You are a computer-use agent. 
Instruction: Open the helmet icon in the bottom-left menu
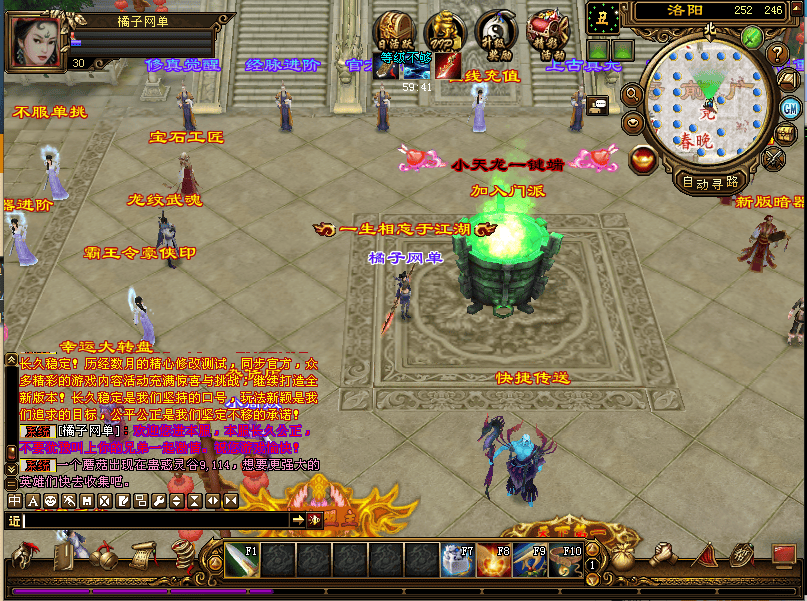pos(25,556)
